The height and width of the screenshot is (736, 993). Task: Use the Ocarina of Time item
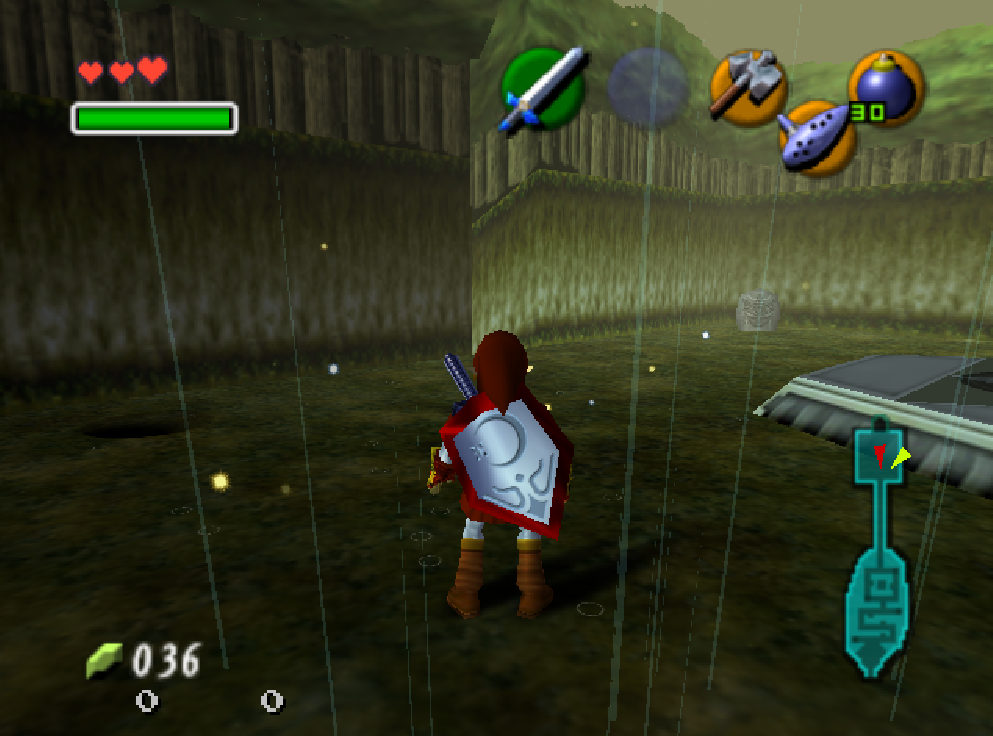pyautogui.click(x=817, y=139)
